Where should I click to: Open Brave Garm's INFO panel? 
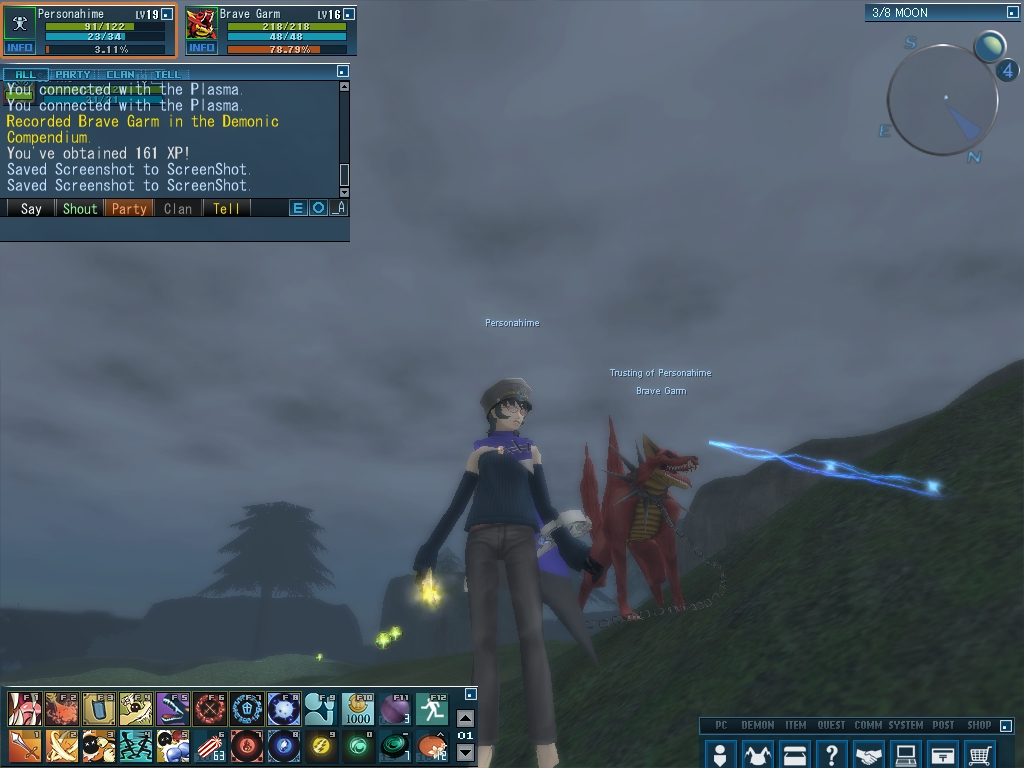click(201, 48)
